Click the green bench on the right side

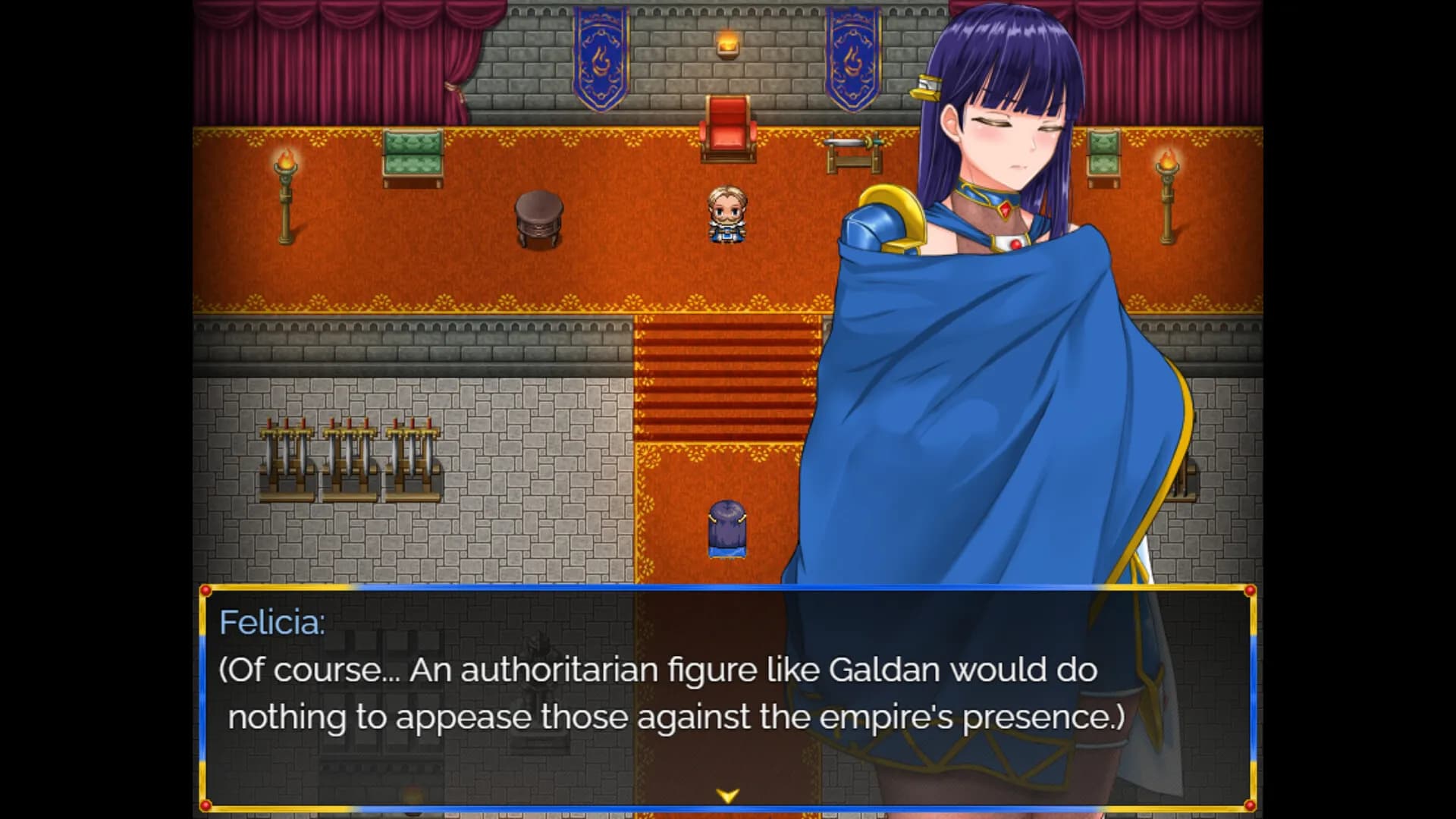pos(1103,155)
